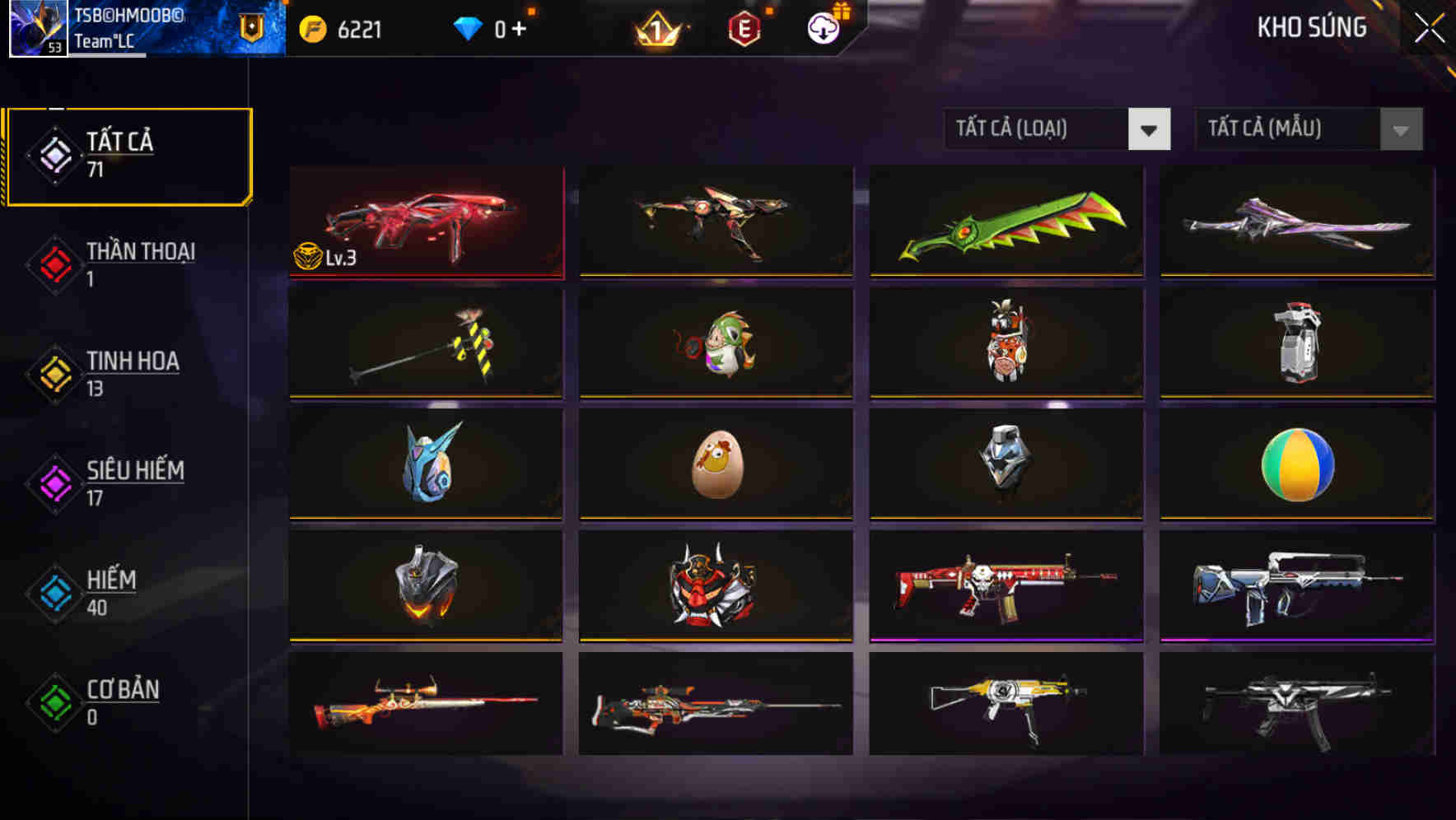Select the green shark melee weapon

click(1006, 222)
